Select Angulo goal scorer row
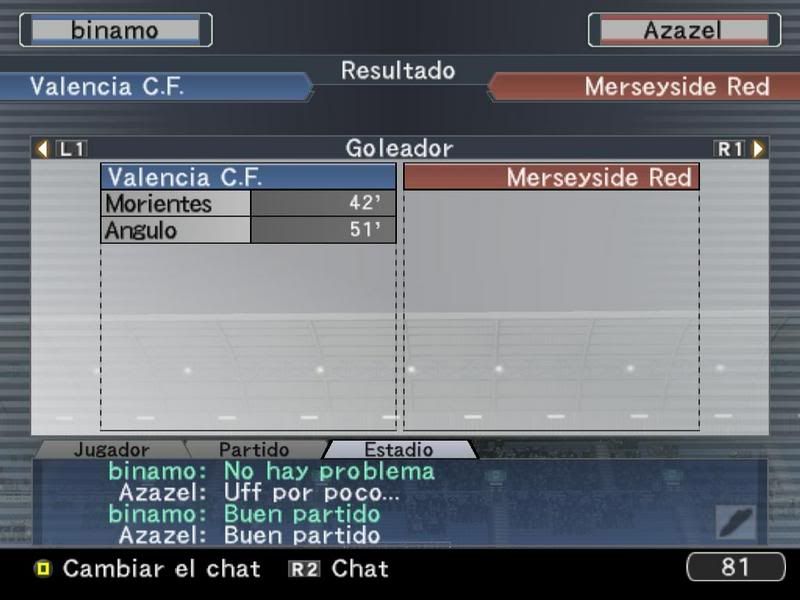Viewport: 800px width, 600px height. (x=248, y=230)
